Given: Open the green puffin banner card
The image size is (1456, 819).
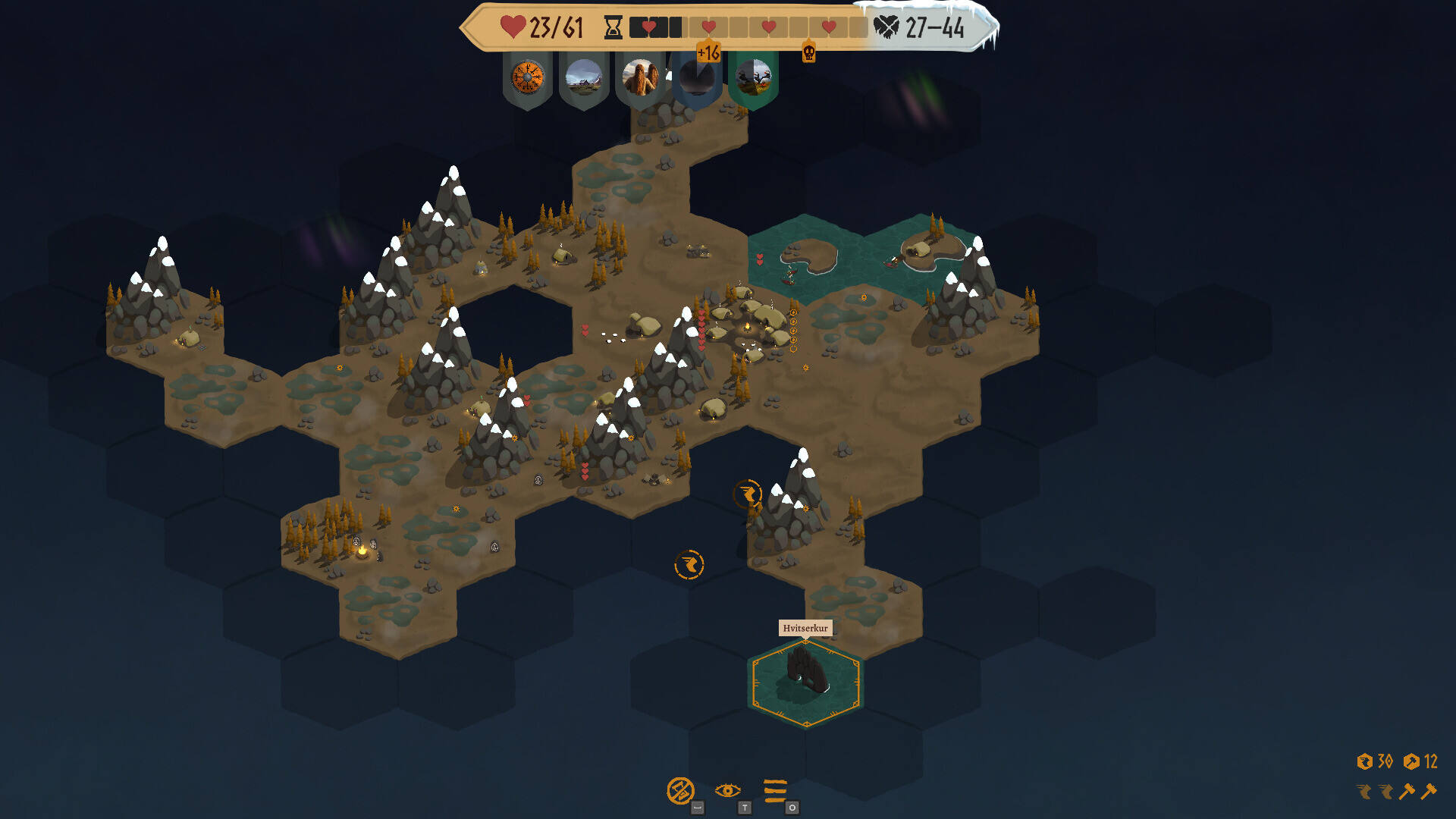Looking at the screenshot, I should [755, 78].
